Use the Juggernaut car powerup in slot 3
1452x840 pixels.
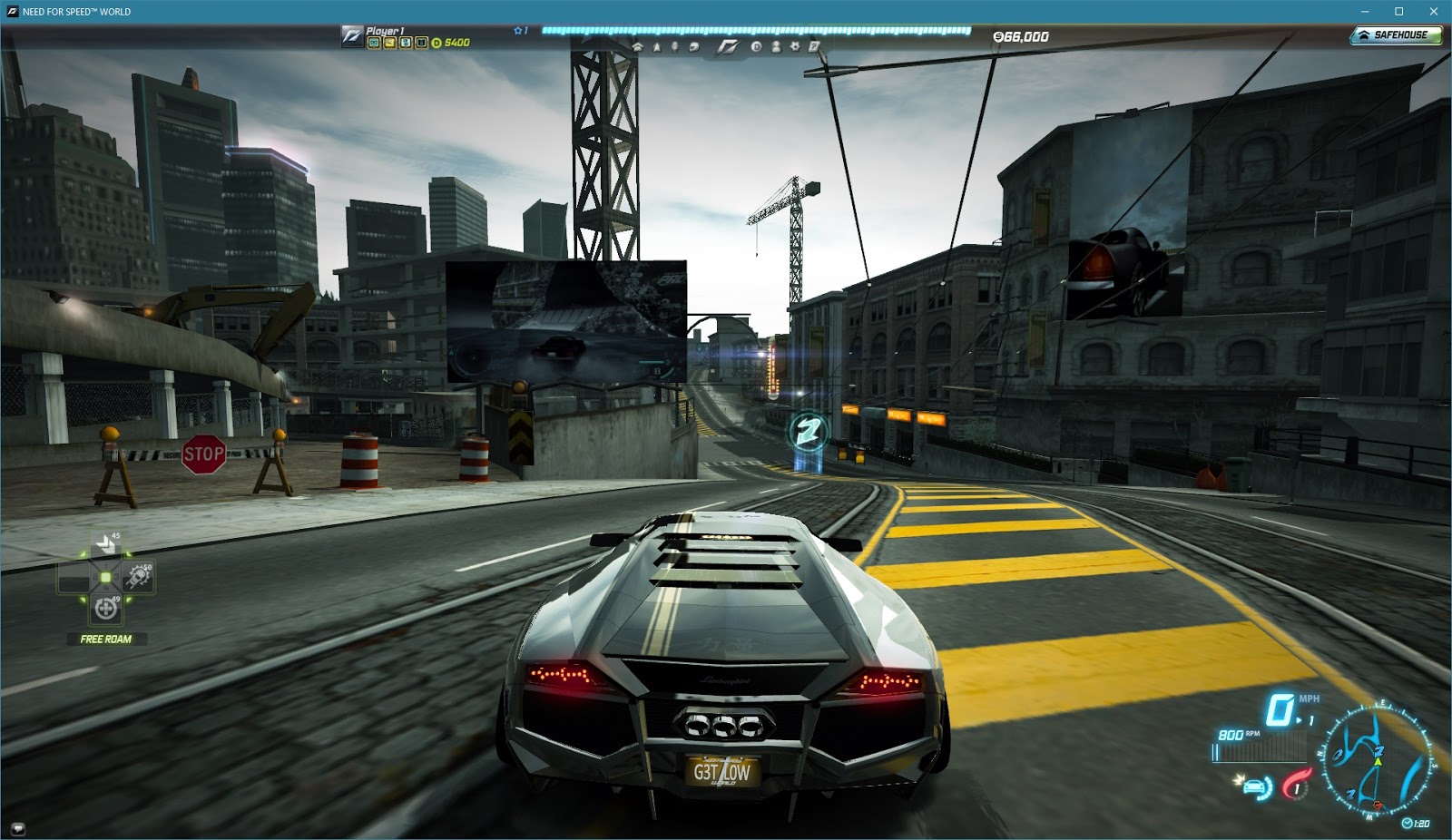pyautogui.click(x=138, y=577)
